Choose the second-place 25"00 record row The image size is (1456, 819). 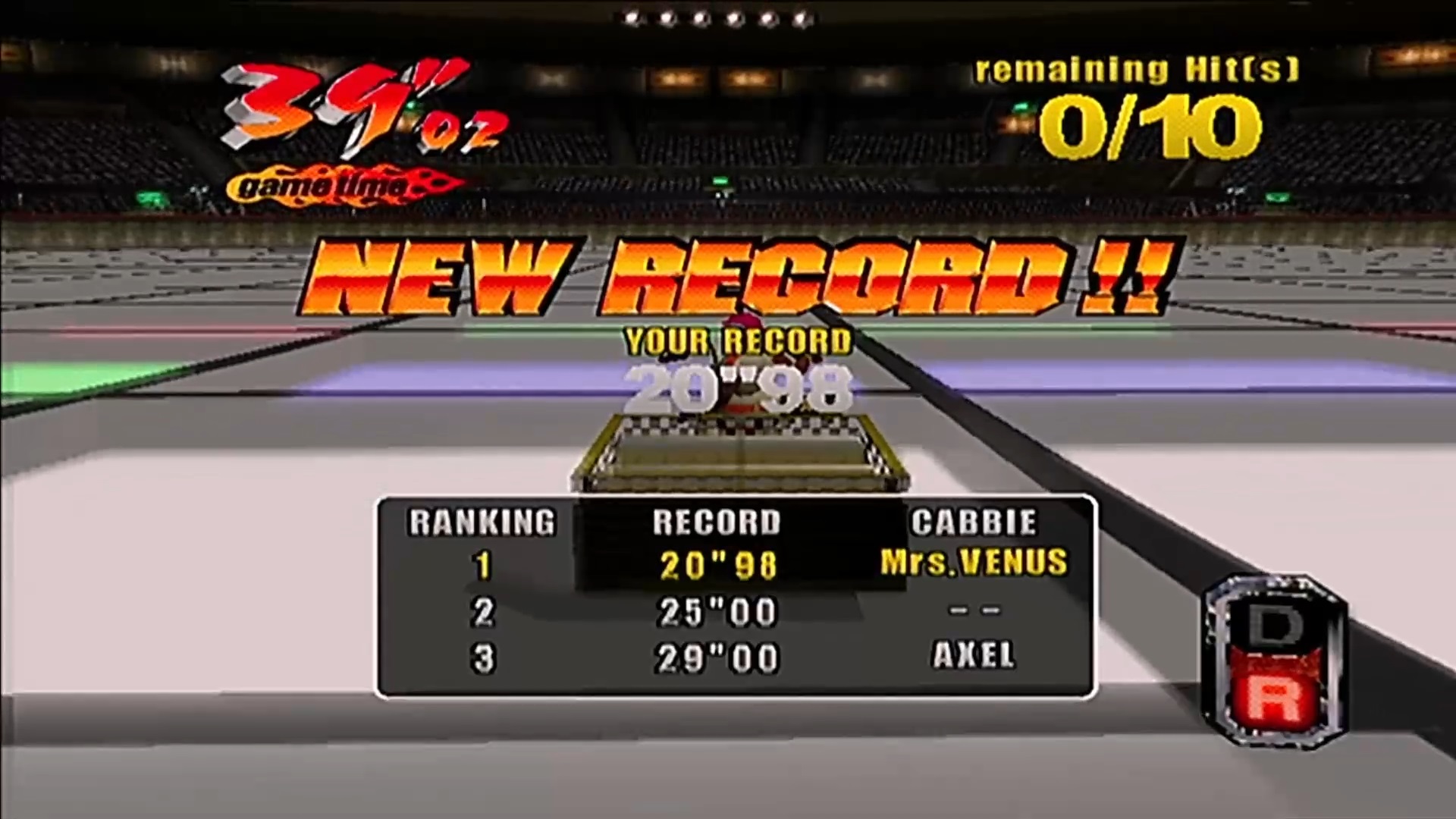click(x=736, y=611)
